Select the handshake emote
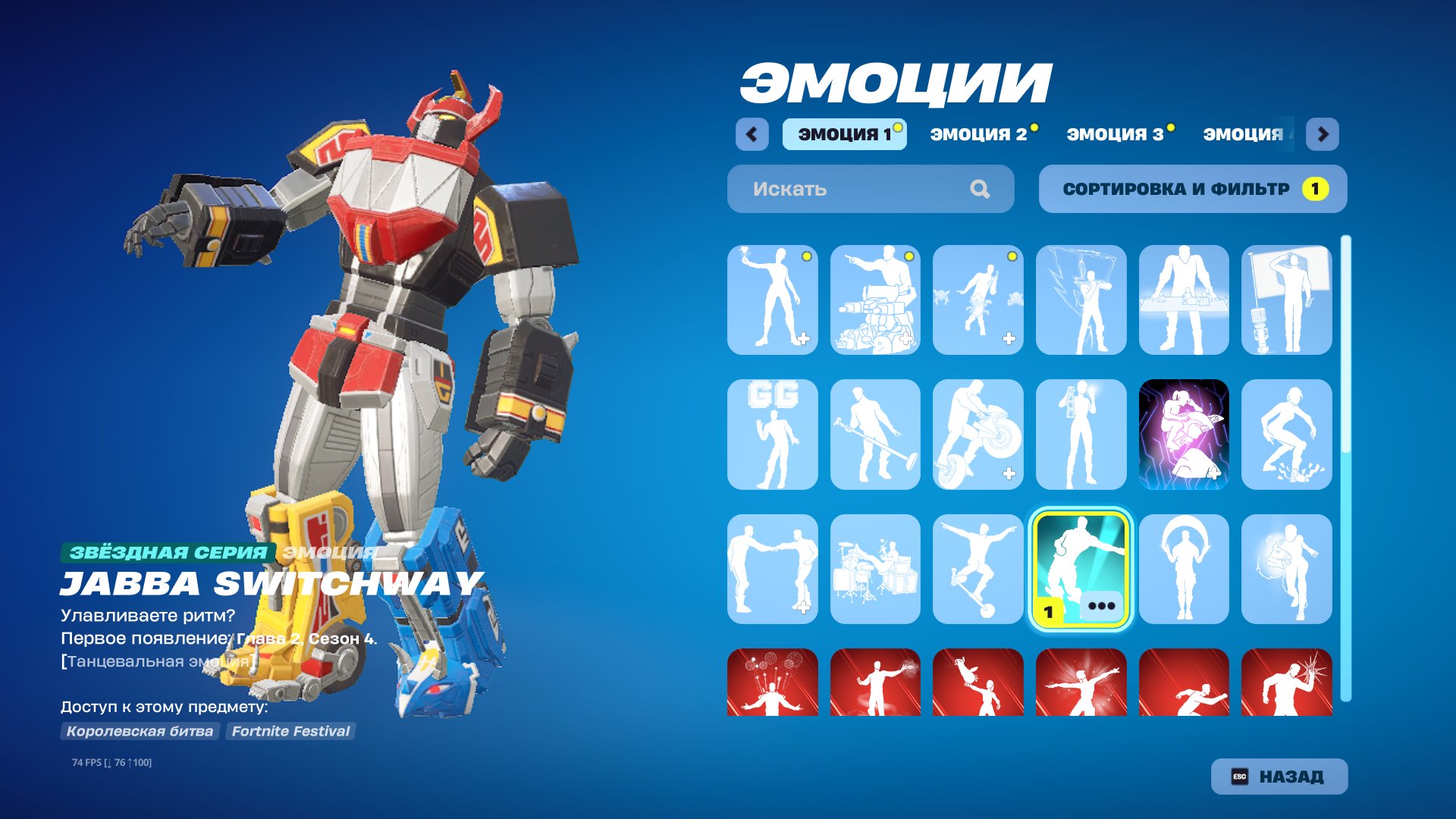Viewport: 1456px width, 819px height. click(x=772, y=570)
